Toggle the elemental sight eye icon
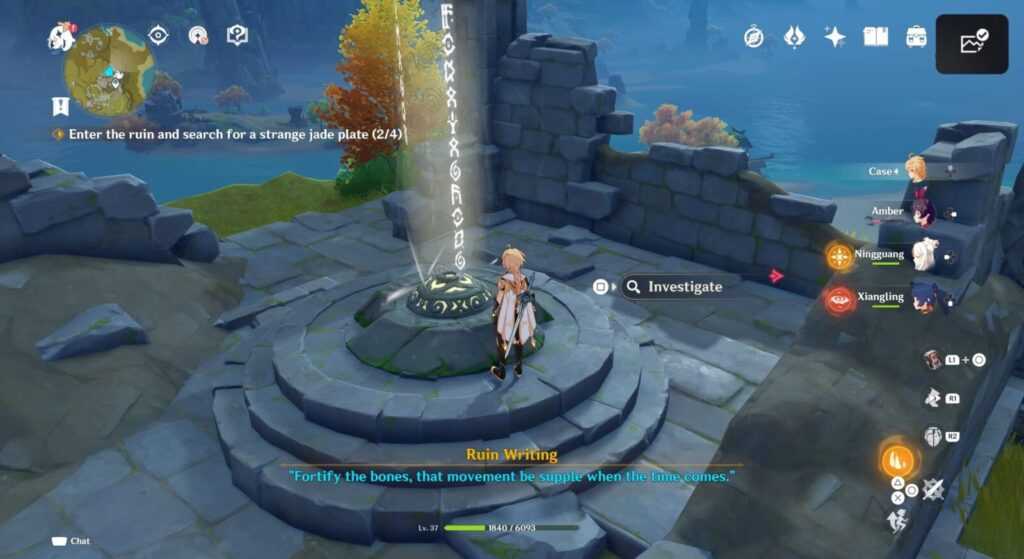 pos(158,35)
